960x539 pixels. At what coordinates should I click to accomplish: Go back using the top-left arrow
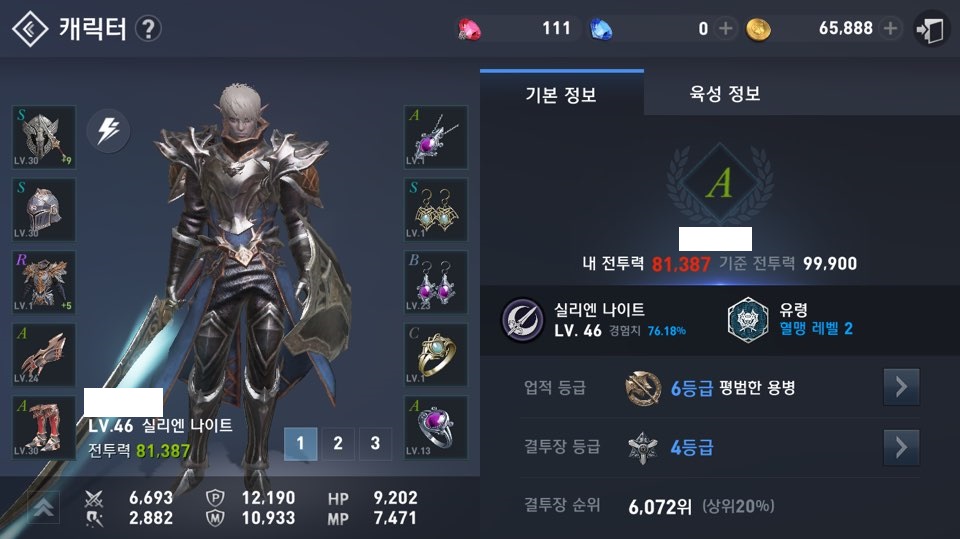point(30,29)
